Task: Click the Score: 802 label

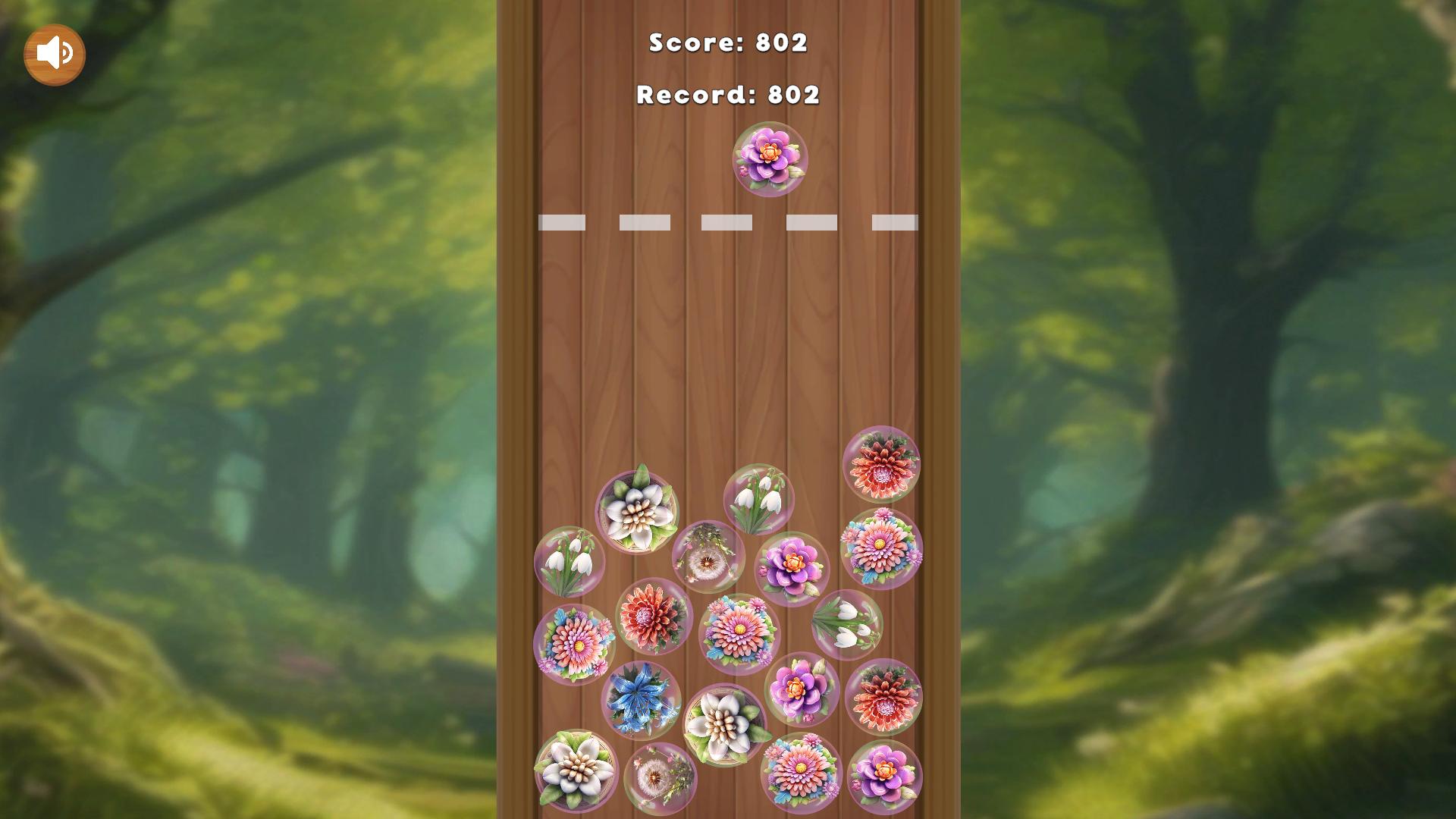Action: (726, 43)
